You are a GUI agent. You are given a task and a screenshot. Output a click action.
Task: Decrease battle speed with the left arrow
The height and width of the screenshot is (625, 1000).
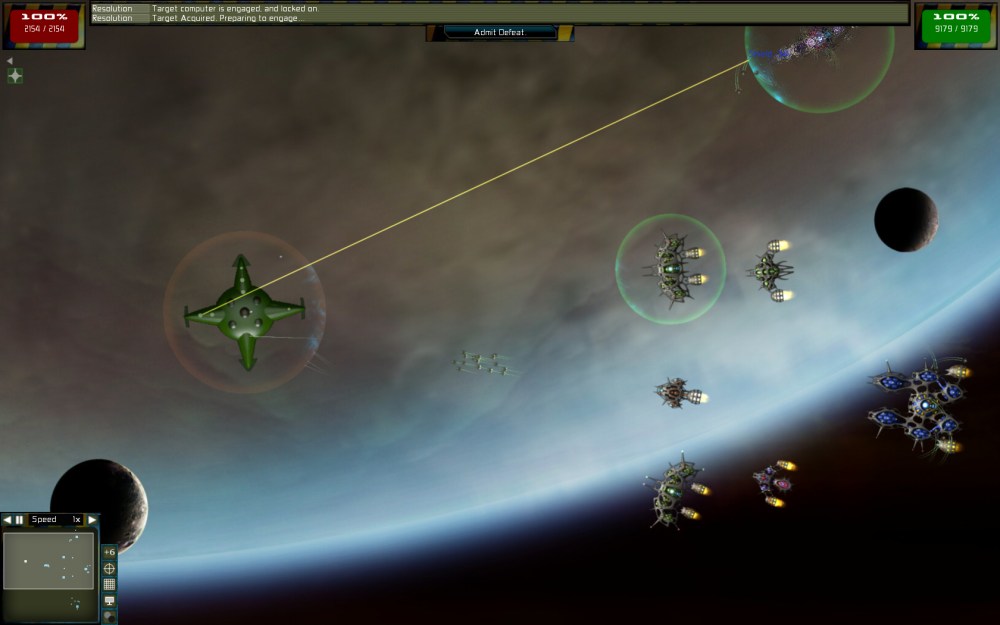(7, 519)
